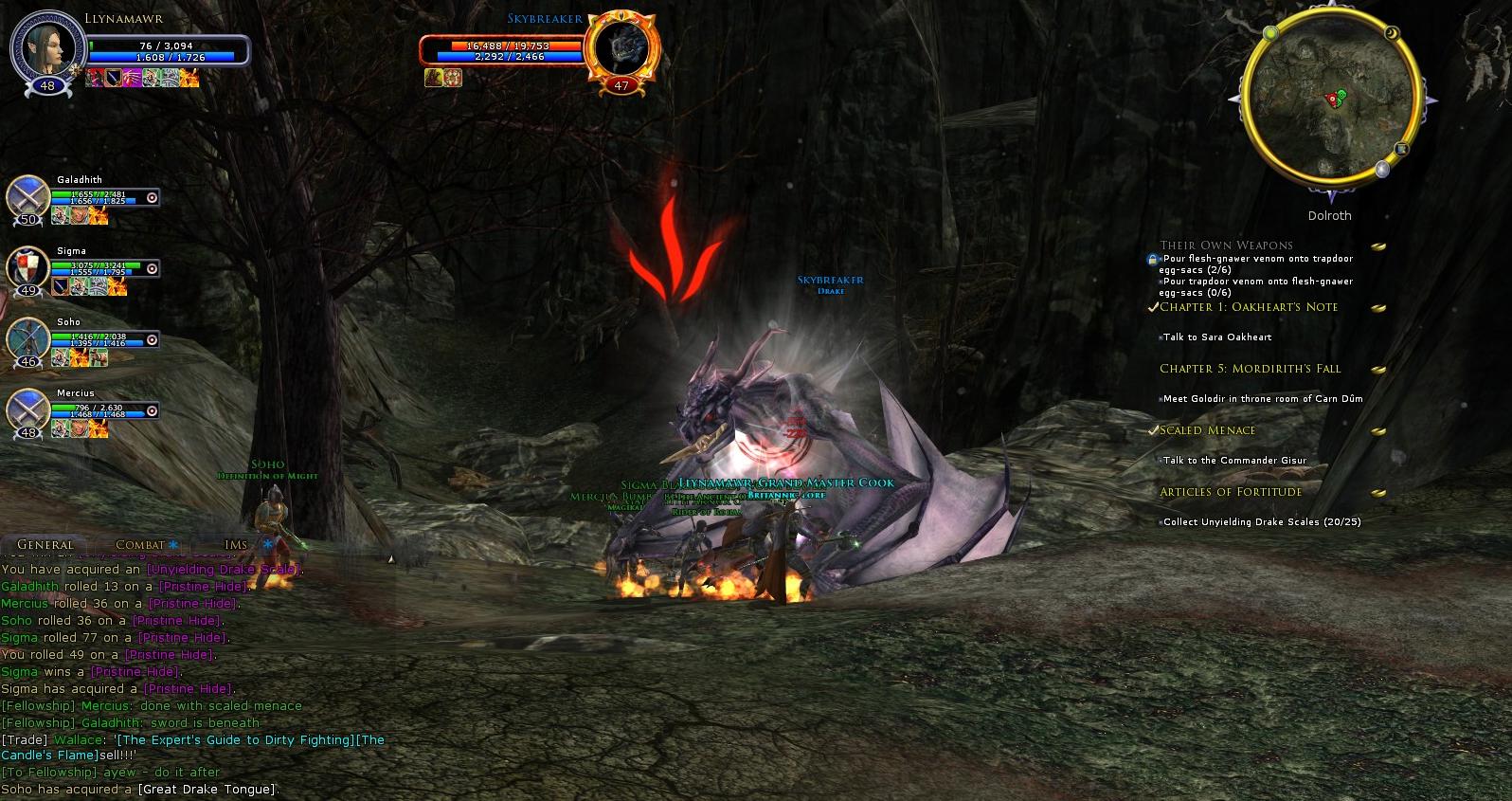
Task: Click the target icon beside Galadhith's bars
Action: (153, 197)
